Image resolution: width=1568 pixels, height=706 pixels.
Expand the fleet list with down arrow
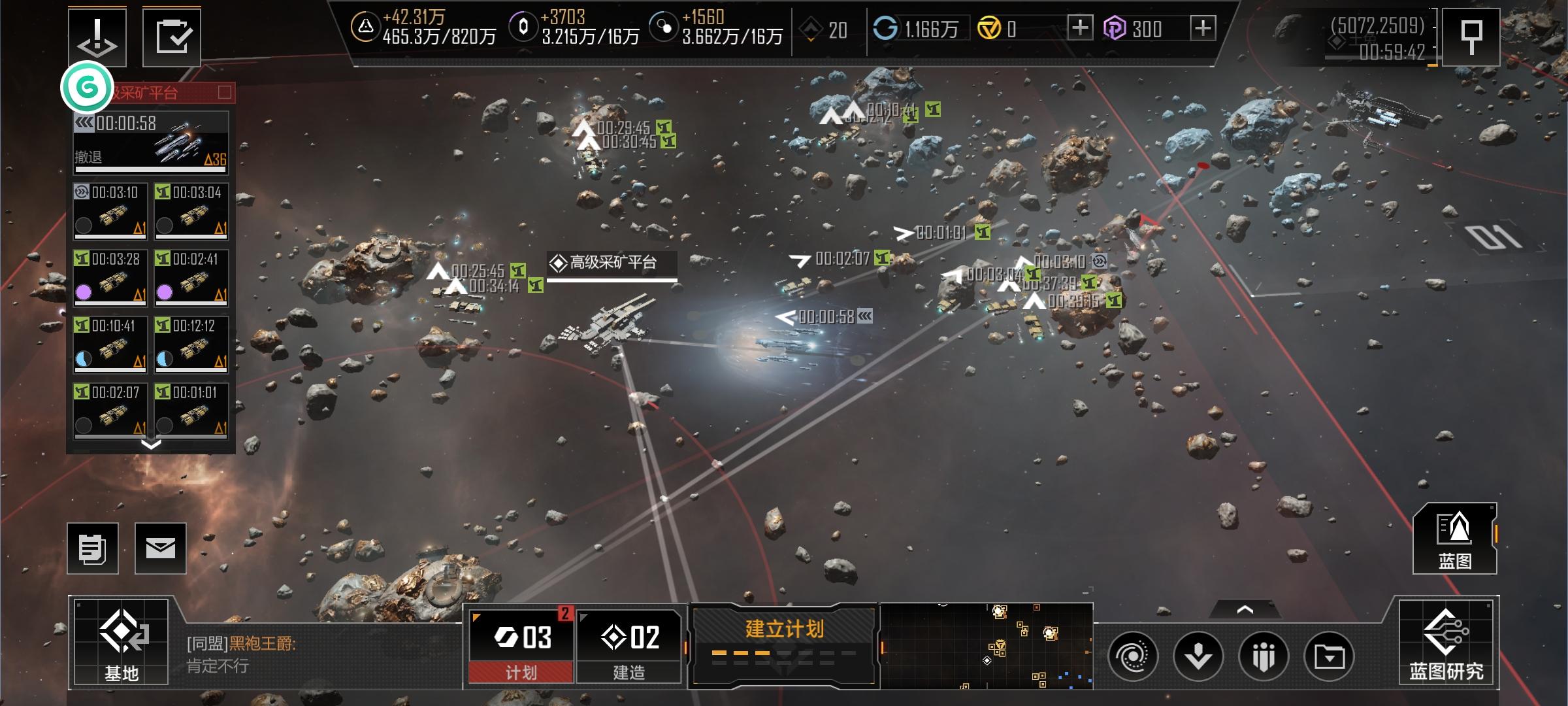151,445
